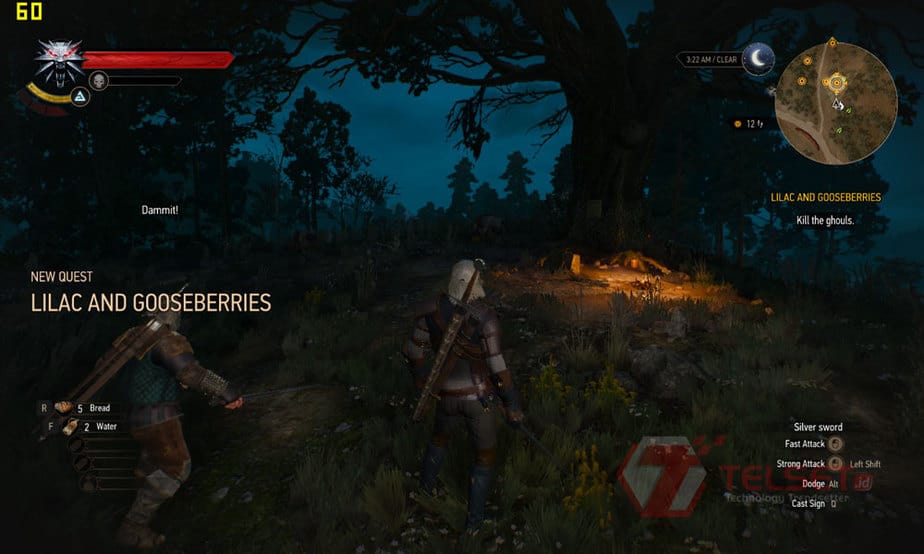Select the Aard sign icon
Screen dimensions: 924x554
coord(80,97)
